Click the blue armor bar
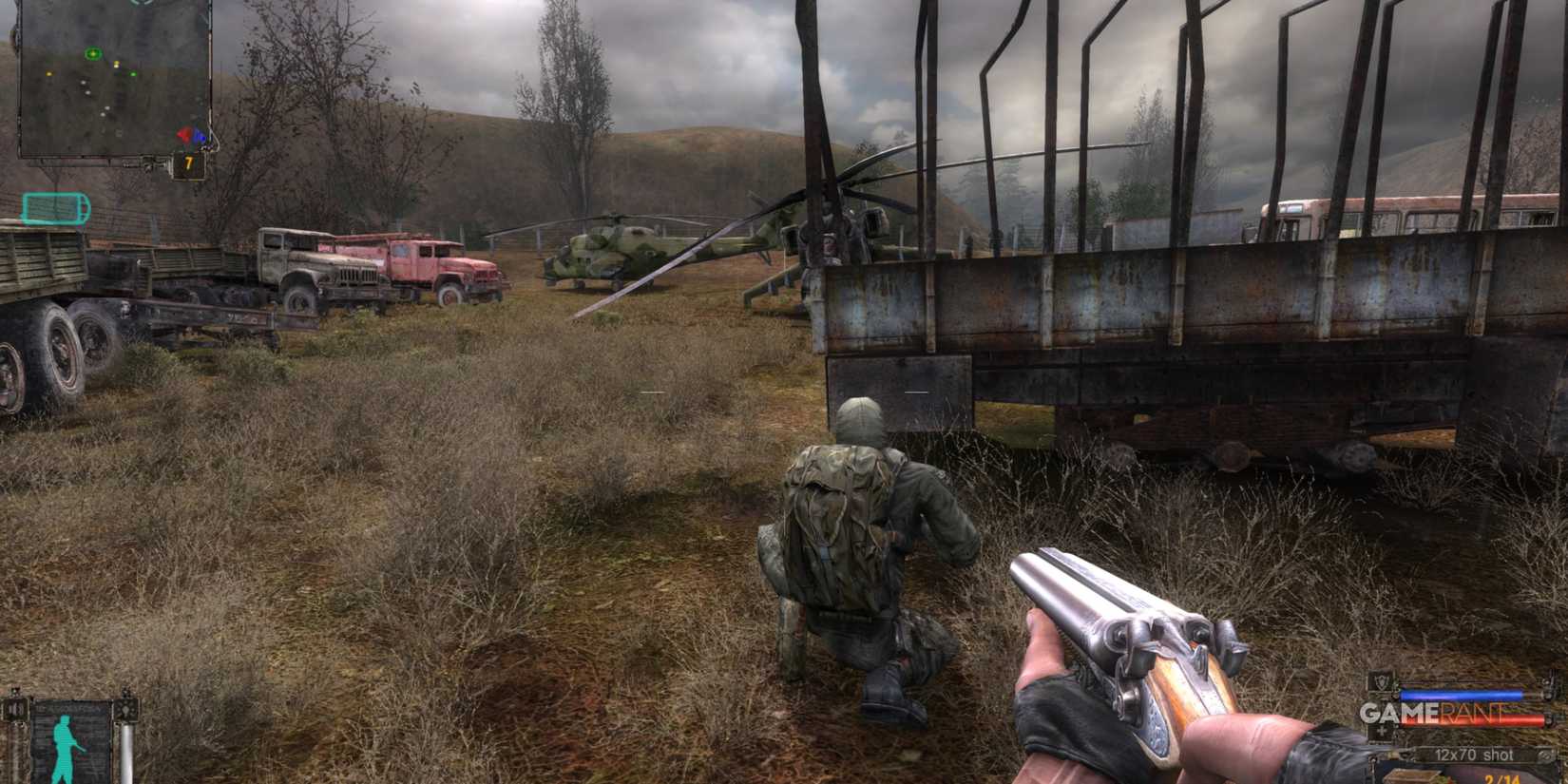Image resolution: width=1568 pixels, height=784 pixels. [x=1460, y=694]
